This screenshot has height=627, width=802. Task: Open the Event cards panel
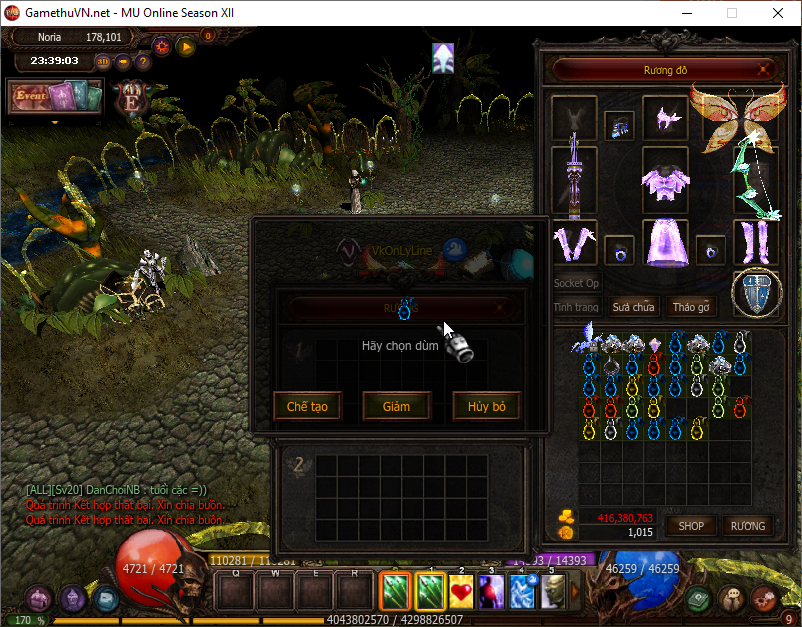56,97
